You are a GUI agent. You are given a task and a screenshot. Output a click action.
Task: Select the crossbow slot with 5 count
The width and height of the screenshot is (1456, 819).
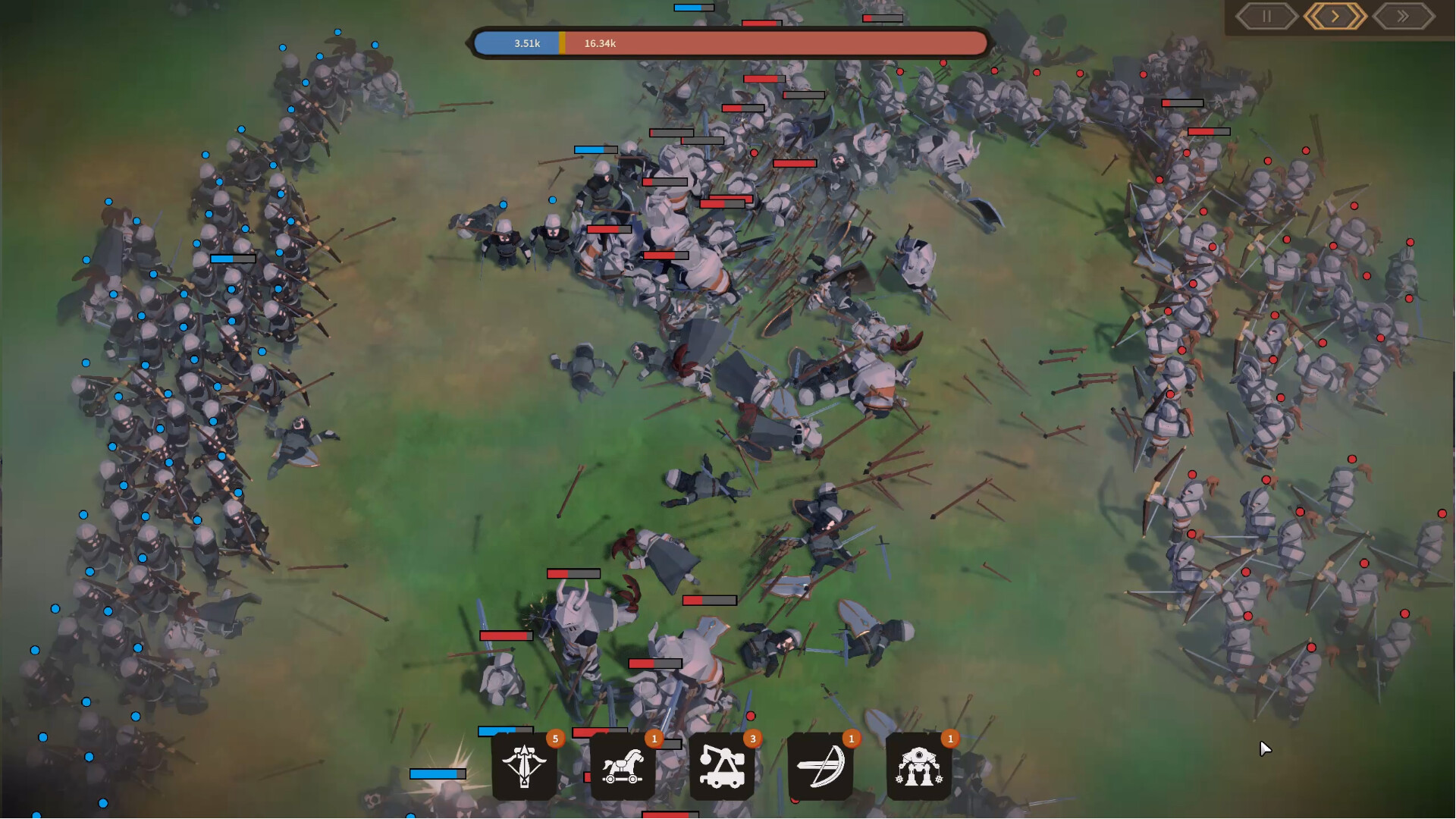525,767
